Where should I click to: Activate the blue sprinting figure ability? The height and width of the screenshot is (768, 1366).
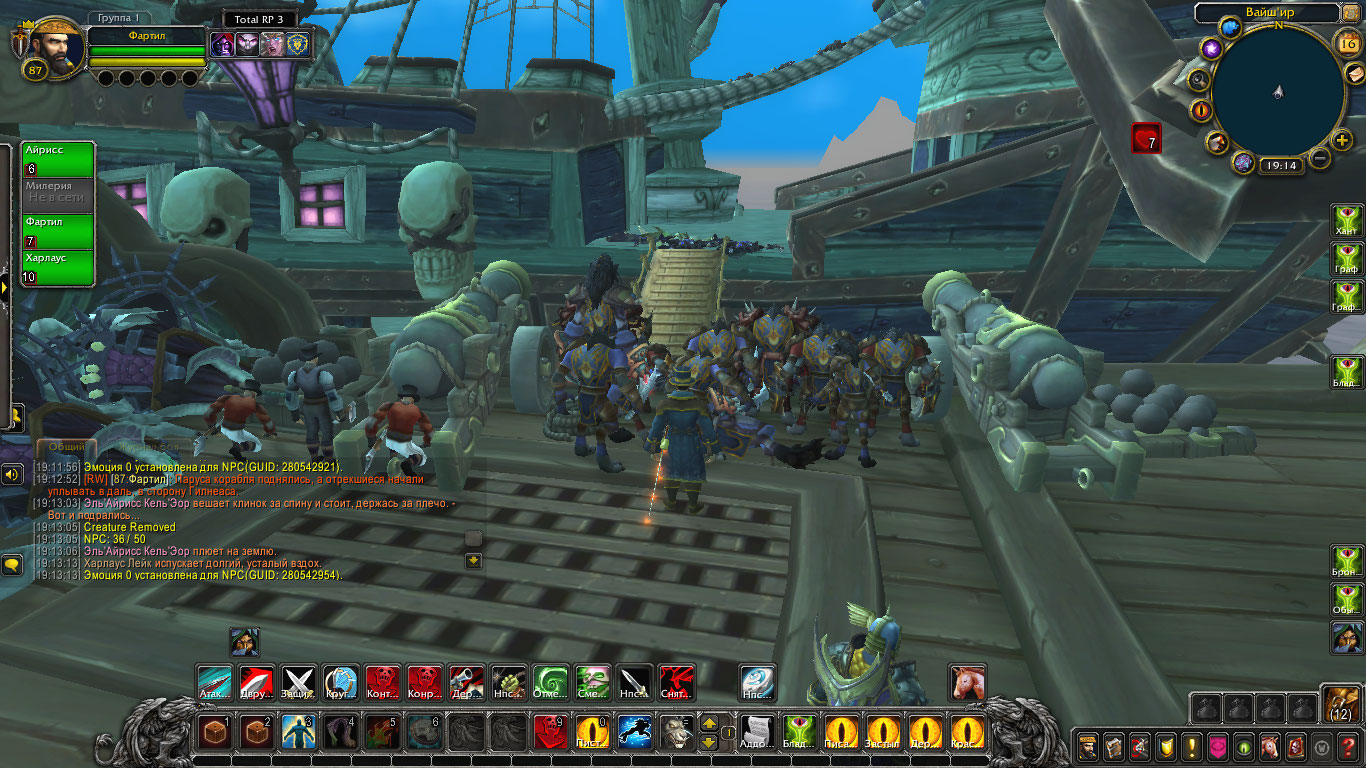coord(634,732)
